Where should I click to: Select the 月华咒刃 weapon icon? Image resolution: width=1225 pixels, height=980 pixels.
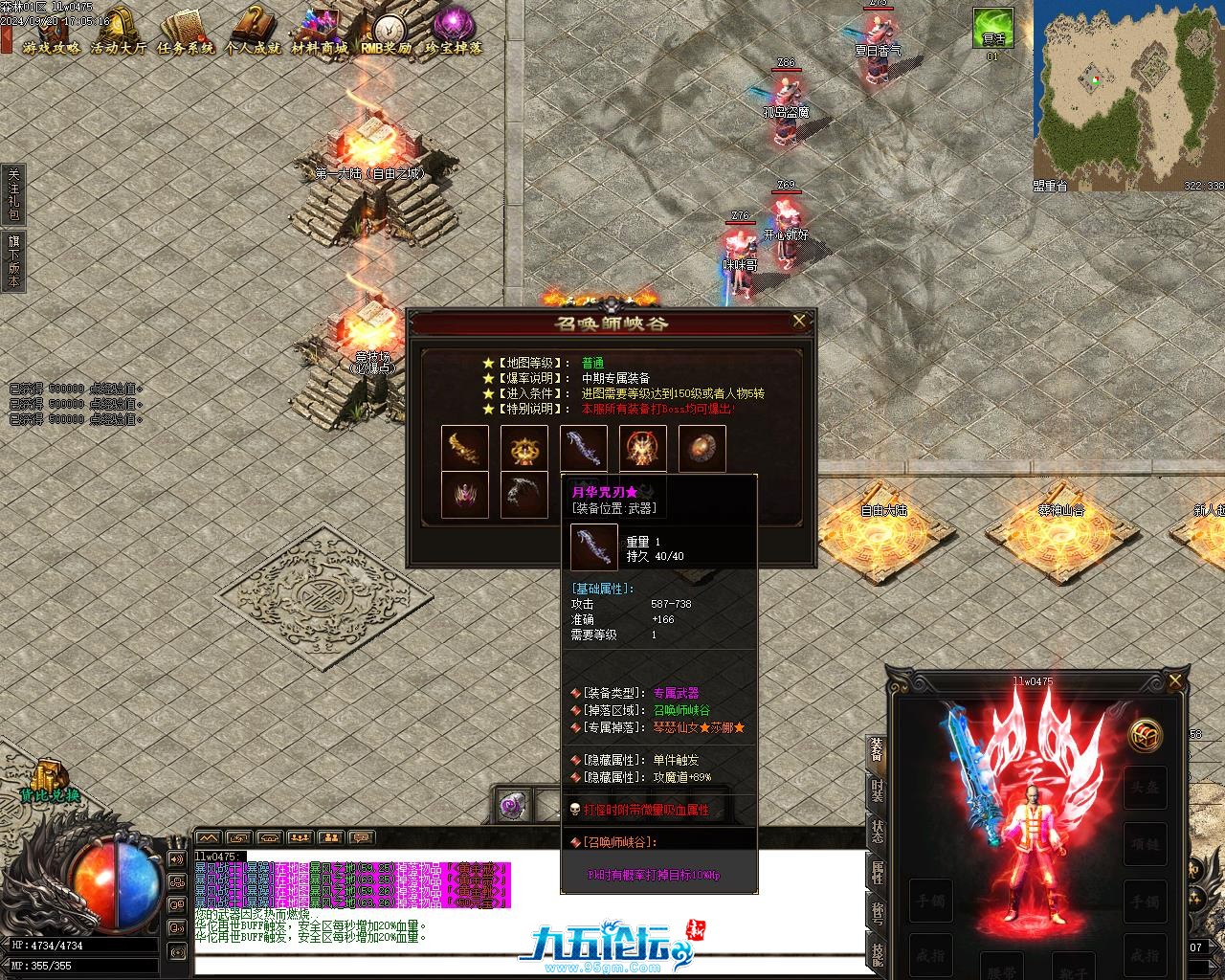pyautogui.click(x=584, y=447)
